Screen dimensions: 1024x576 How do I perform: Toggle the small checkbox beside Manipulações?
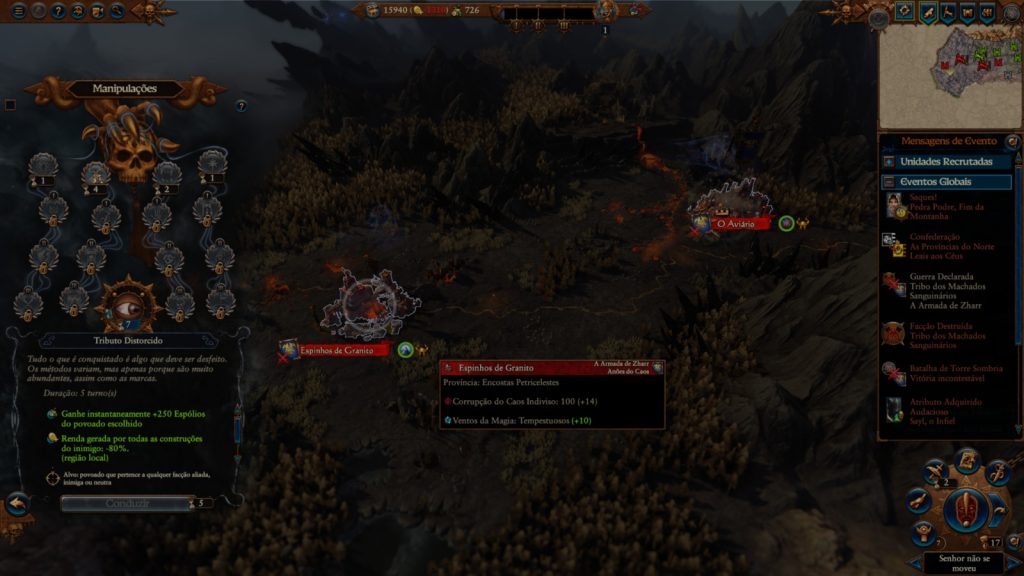[10, 105]
